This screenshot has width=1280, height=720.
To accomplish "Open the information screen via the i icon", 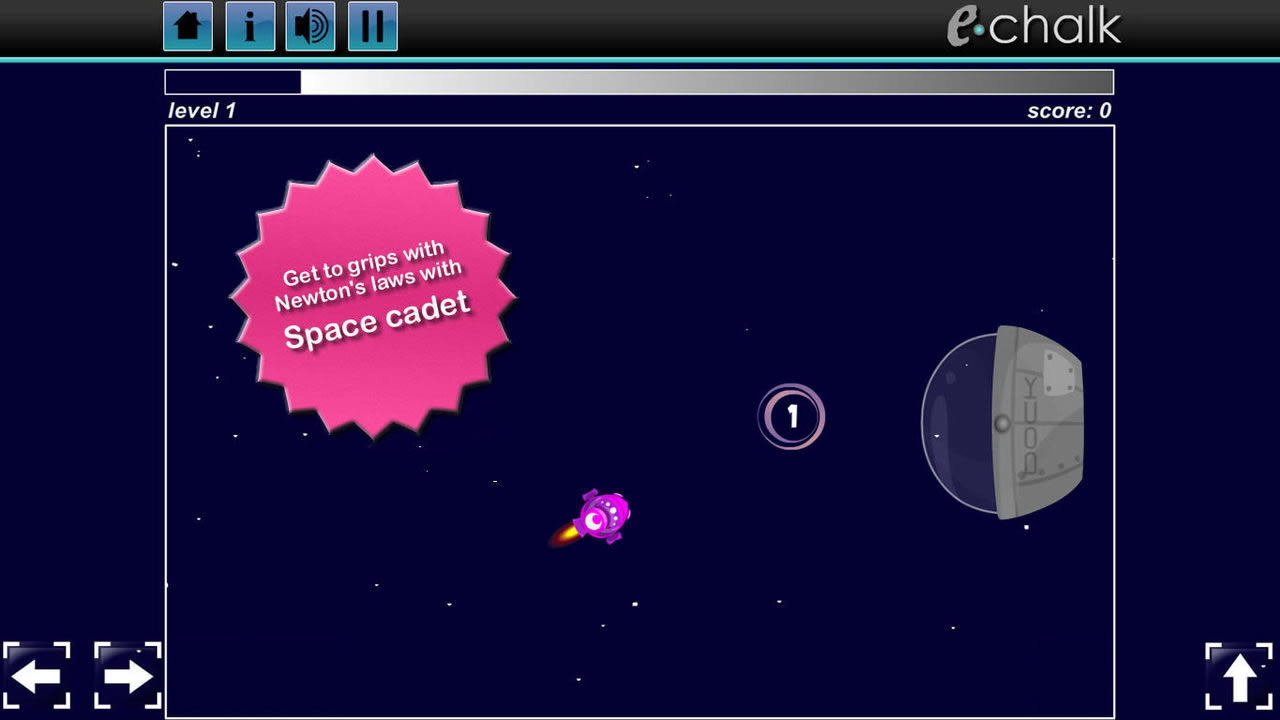I will coord(249,27).
